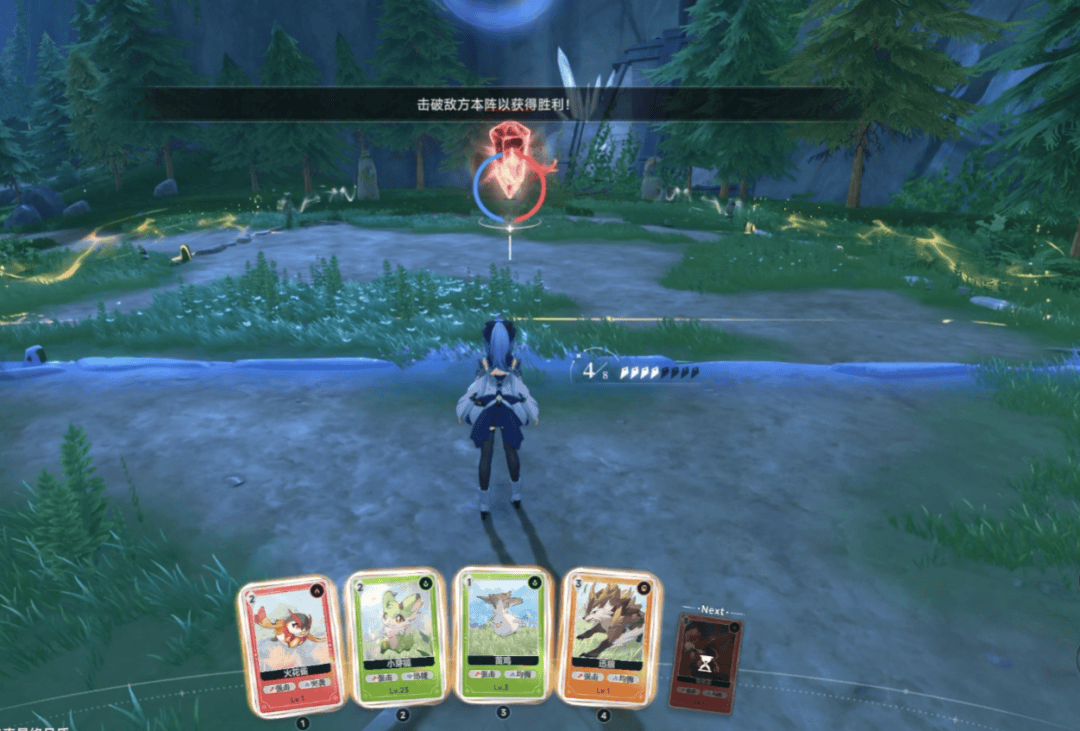Choose the green 小芽猫 Lv.23 card
The height and width of the screenshot is (731, 1080).
tap(395, 638)
